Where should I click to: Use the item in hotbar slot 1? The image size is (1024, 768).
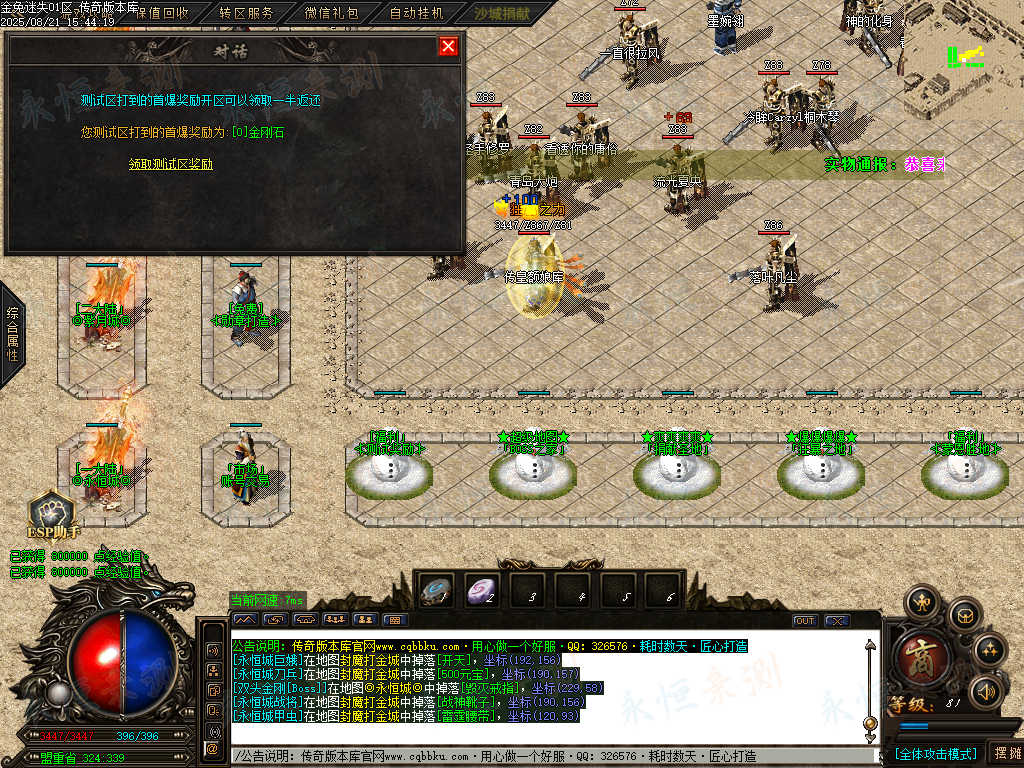[x=436, y=591]
